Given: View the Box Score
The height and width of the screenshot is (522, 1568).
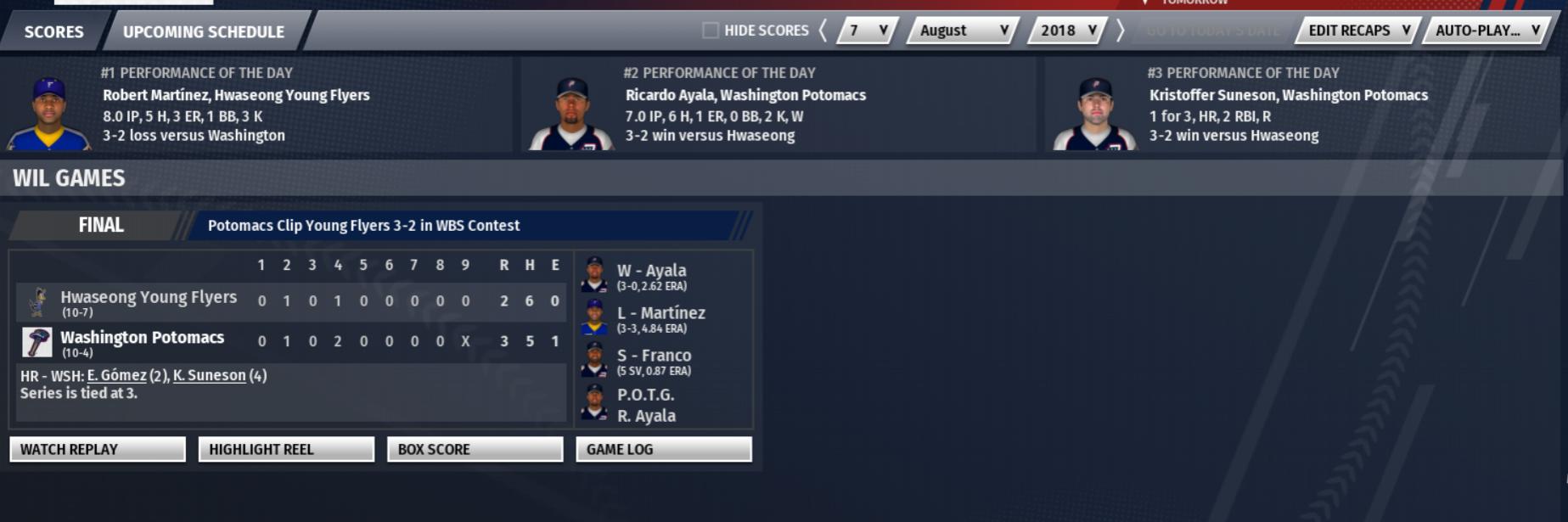Looking at the screenshot, I should point(475,449).
